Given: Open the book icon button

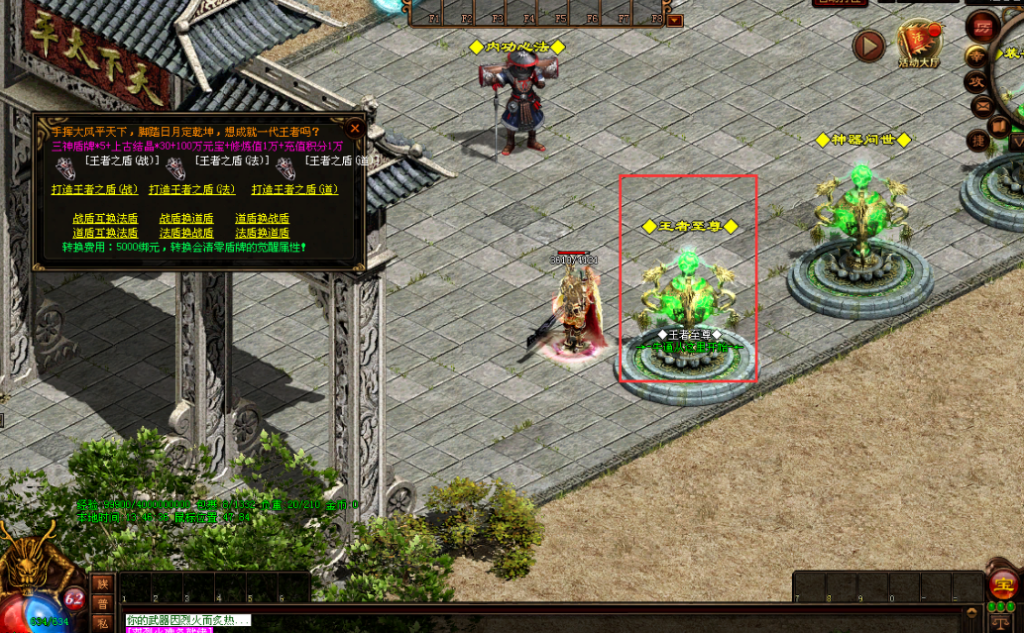Looking at the screenshot, I should point(998,127).
